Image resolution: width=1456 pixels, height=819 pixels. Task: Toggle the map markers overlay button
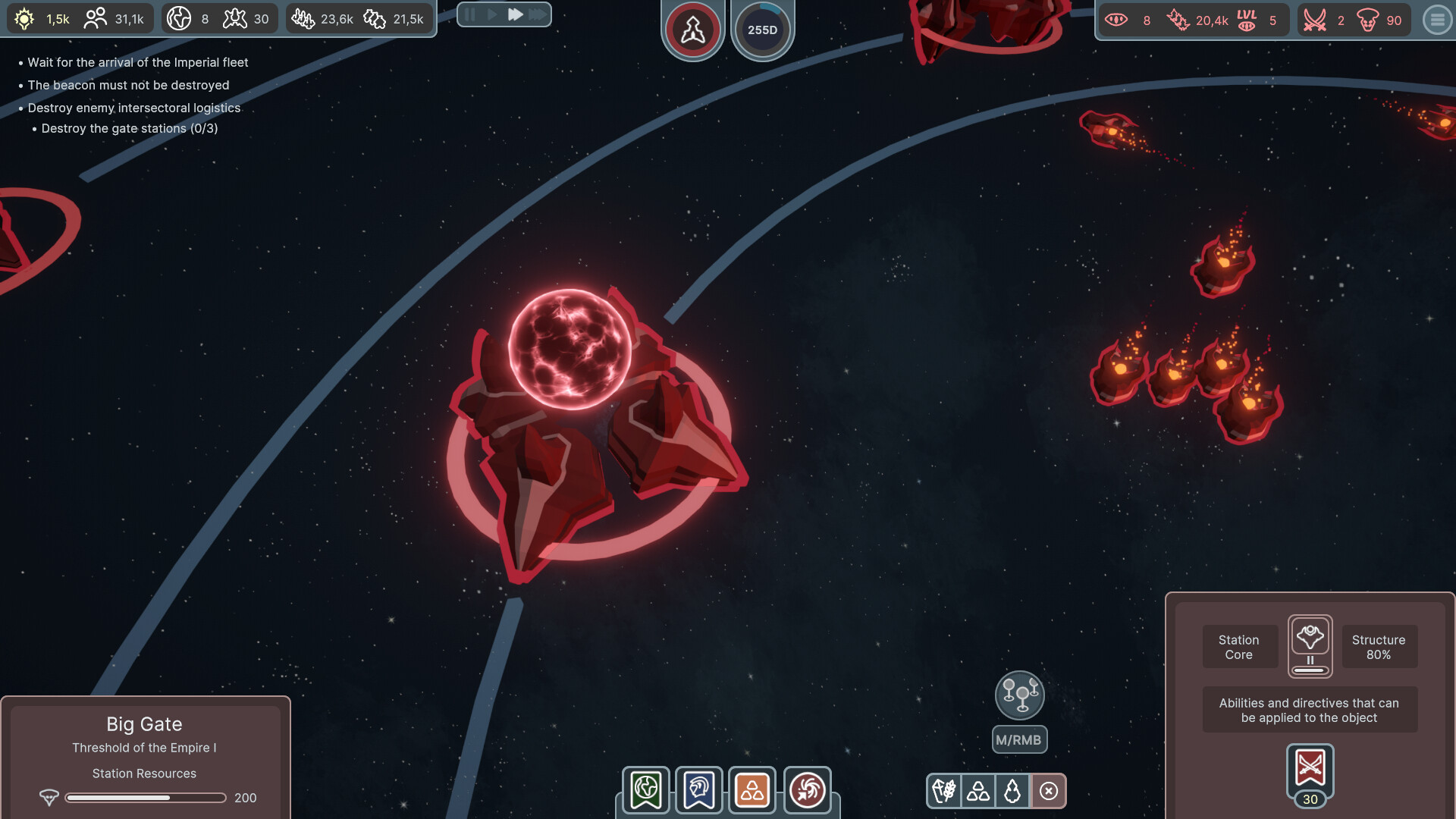point(1020,695)
